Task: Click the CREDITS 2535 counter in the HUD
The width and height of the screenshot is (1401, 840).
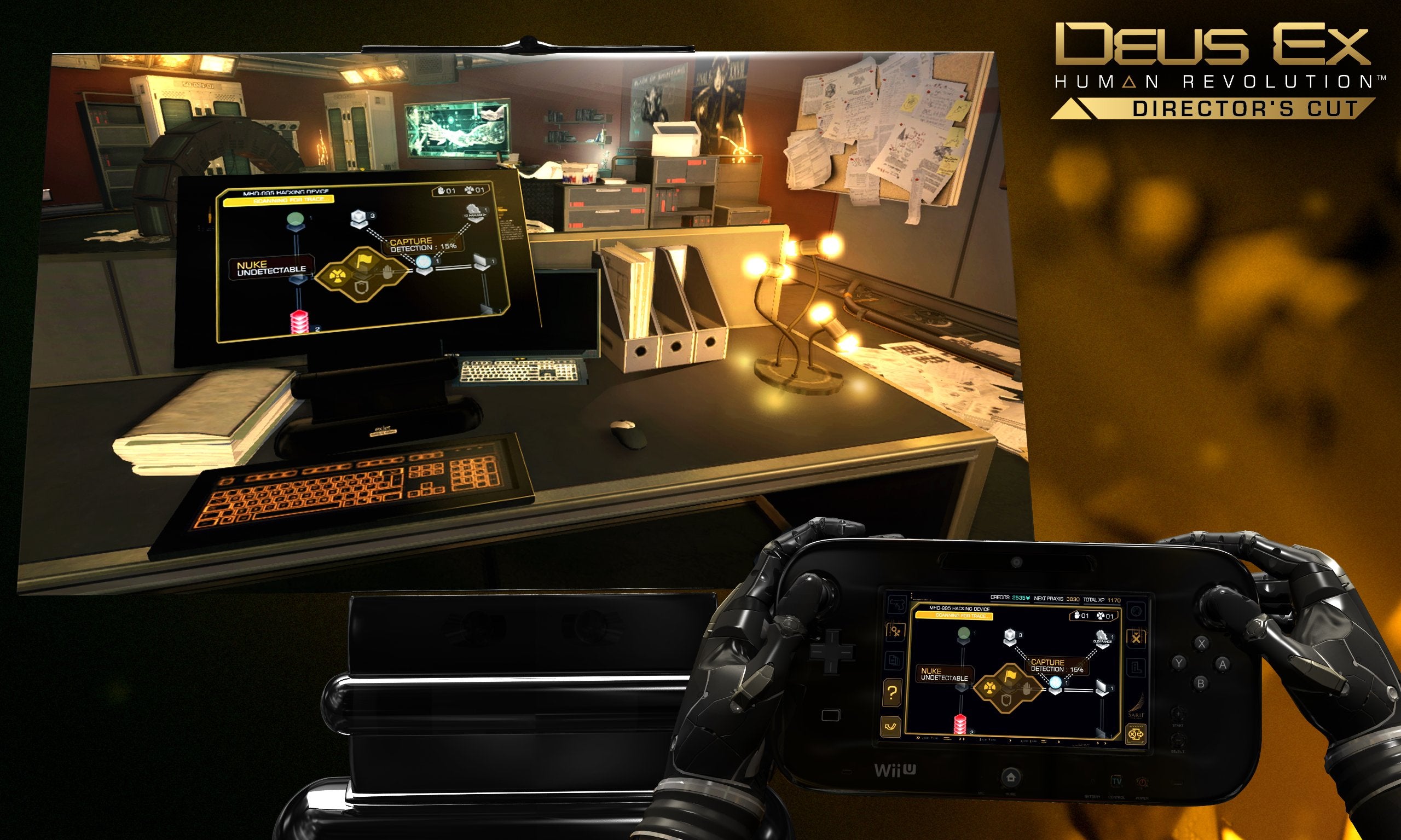Action: click(1011, 597)
